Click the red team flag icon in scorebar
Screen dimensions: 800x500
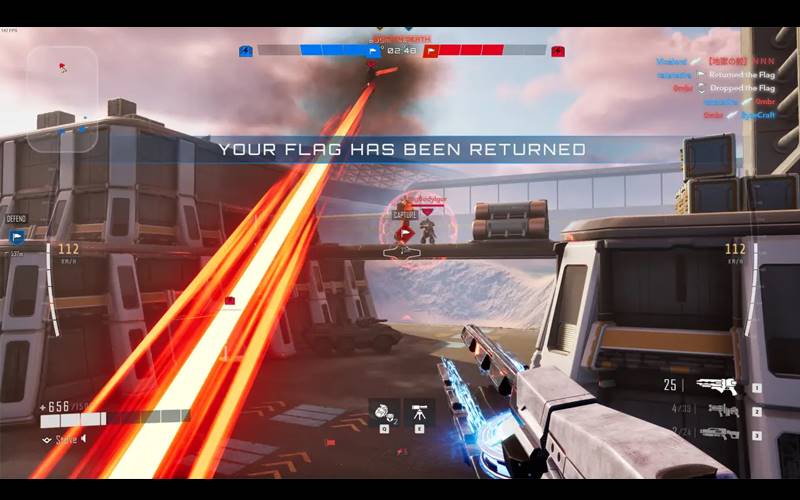430,50
